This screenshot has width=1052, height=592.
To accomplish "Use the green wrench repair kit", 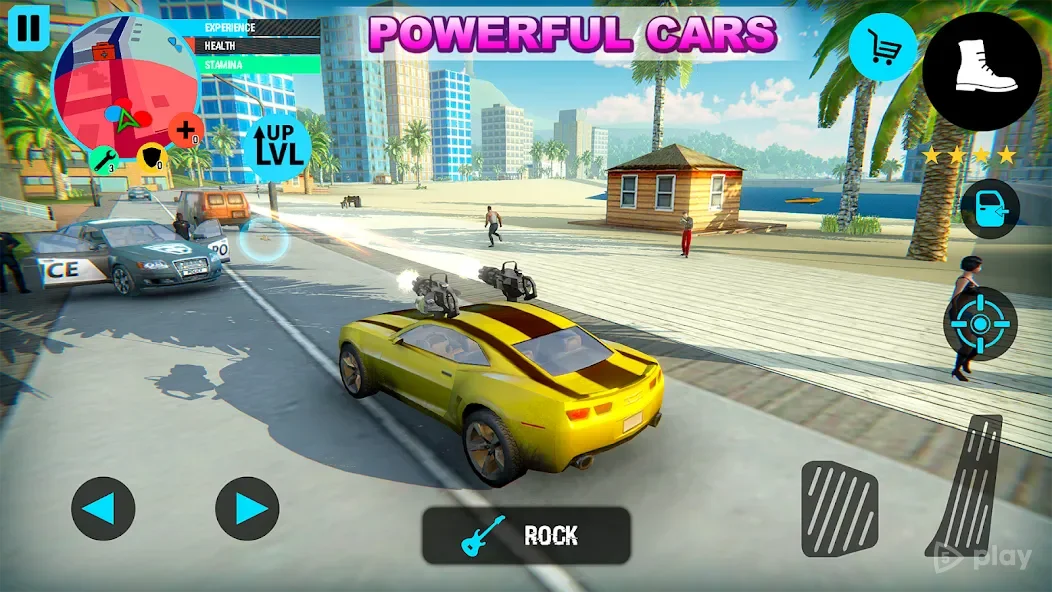I will pos(104,159).
